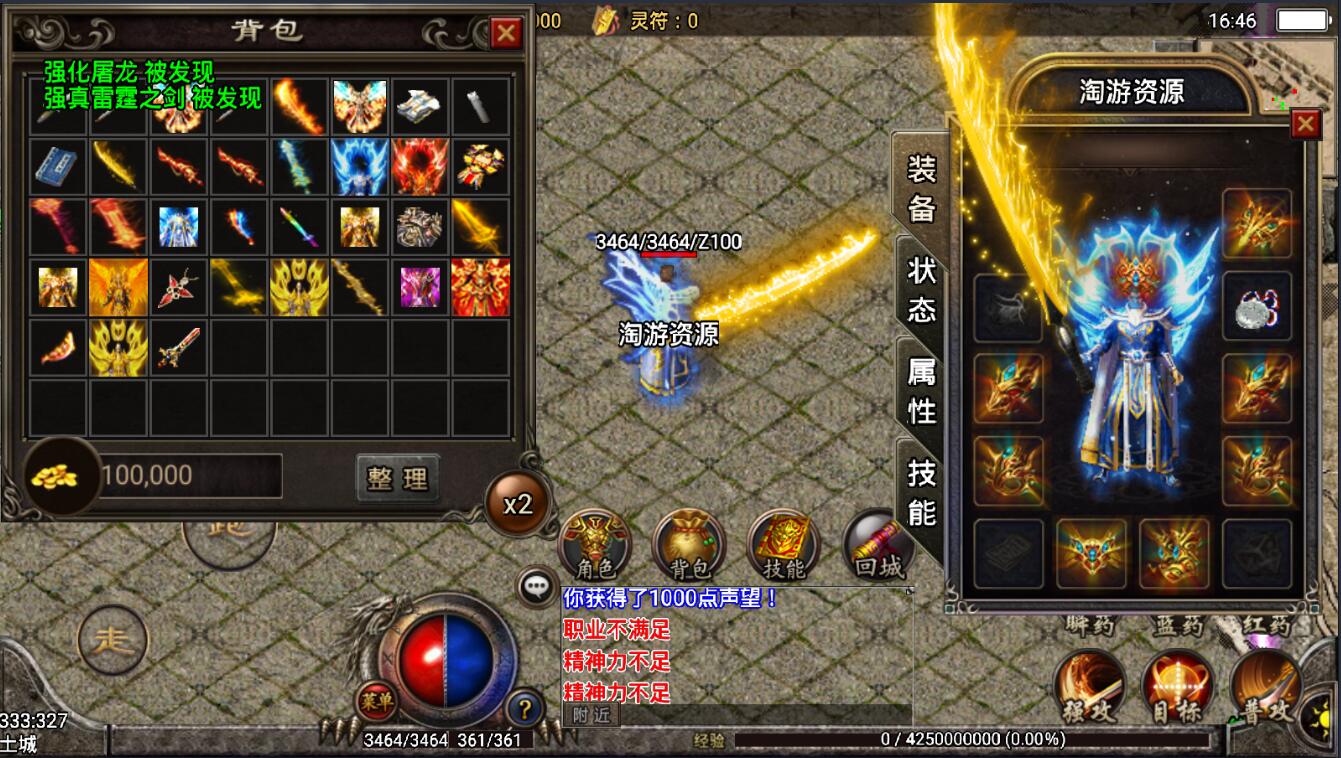Open the chat bubble icon
1341x758 pixels.
click(537, 587)
